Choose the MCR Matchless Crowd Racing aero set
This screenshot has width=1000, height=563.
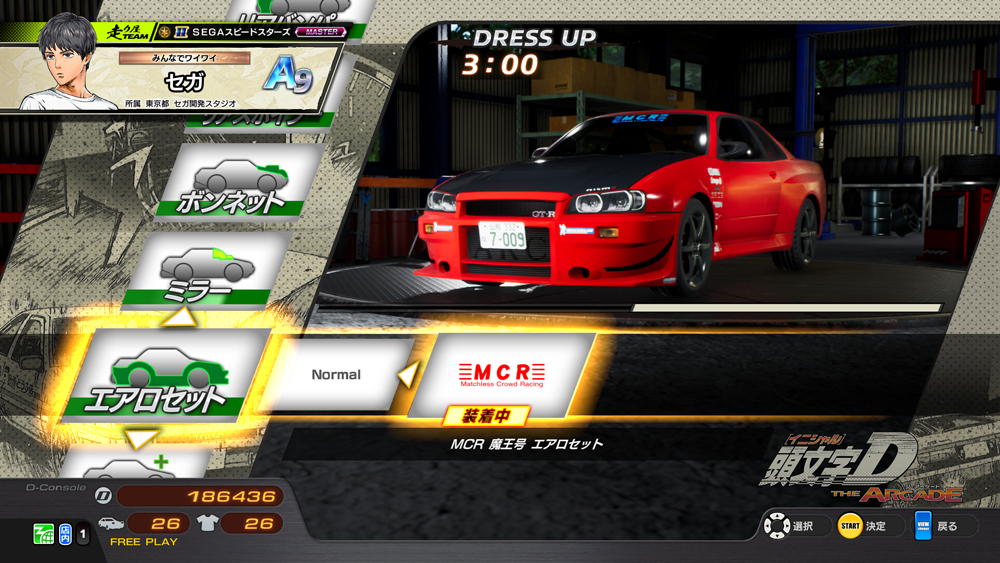point(502,372)
